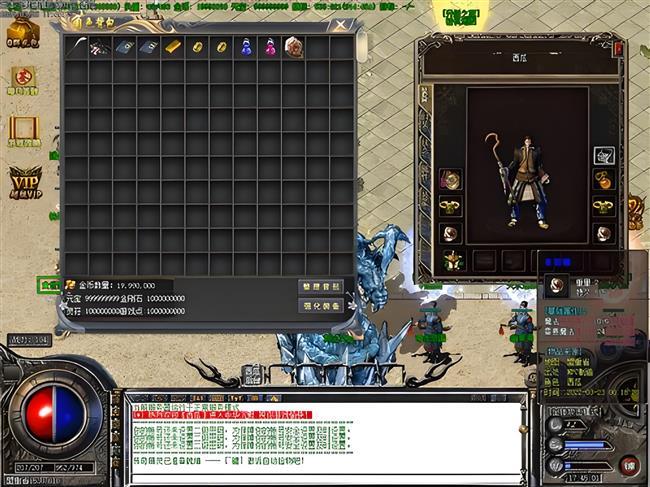Image resolution: width=650 pixels, height=487 pixels.
Task: Close the character equipment panel
Action: click(x=619, y=48)
